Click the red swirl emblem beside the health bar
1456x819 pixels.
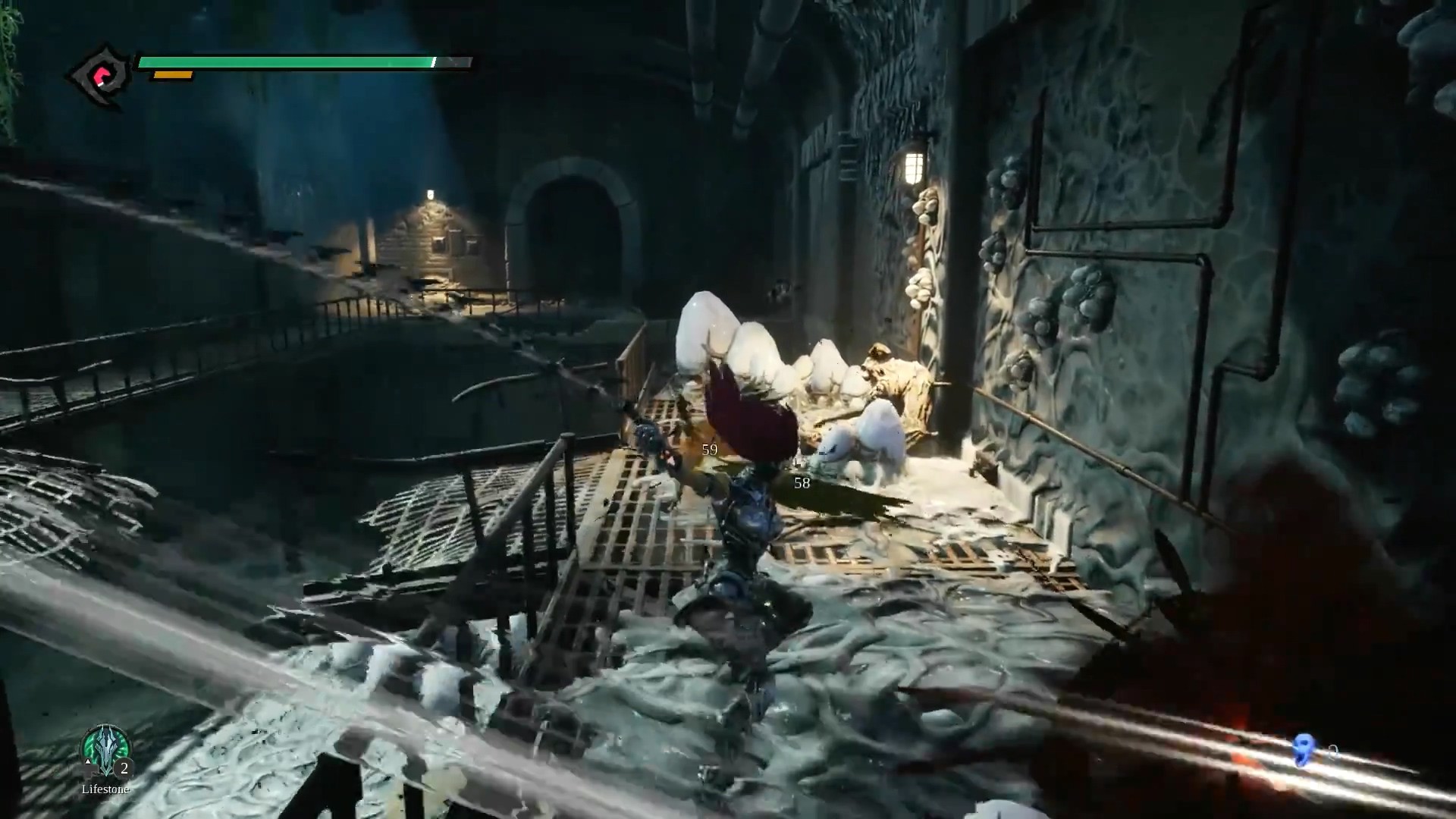[x=100, y=76]
